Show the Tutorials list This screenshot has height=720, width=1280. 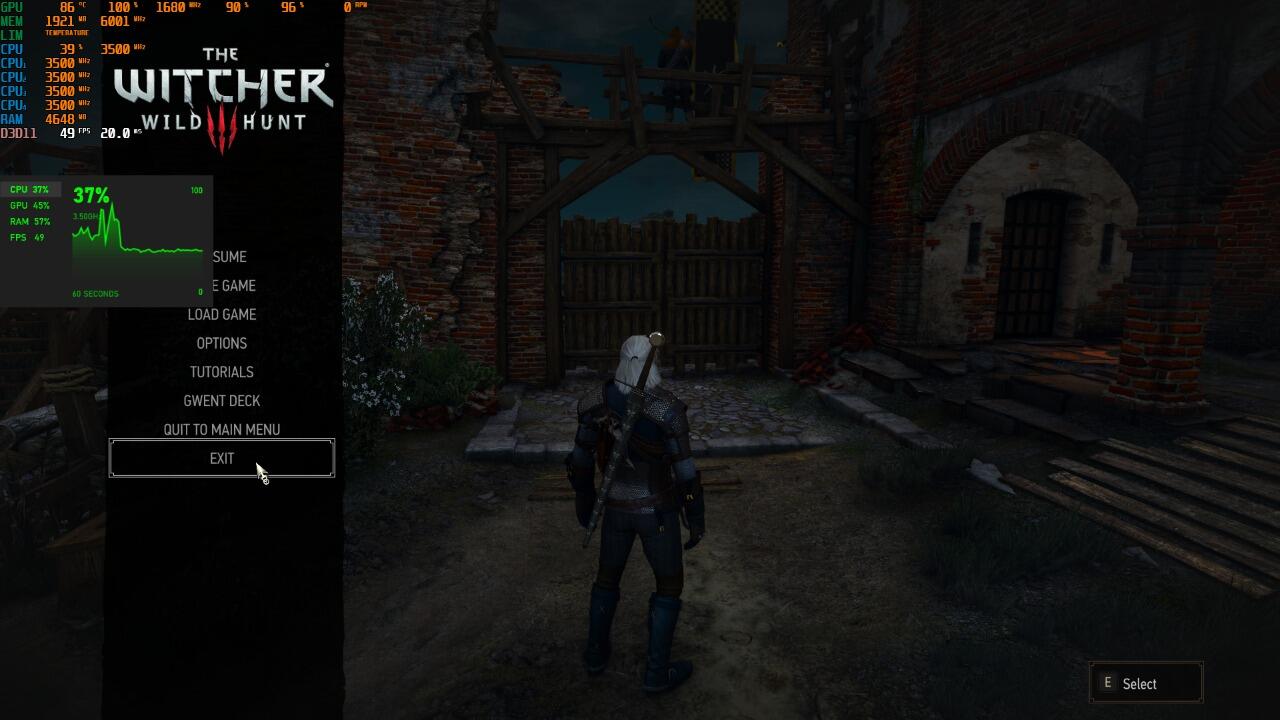[x=222, y=372]
